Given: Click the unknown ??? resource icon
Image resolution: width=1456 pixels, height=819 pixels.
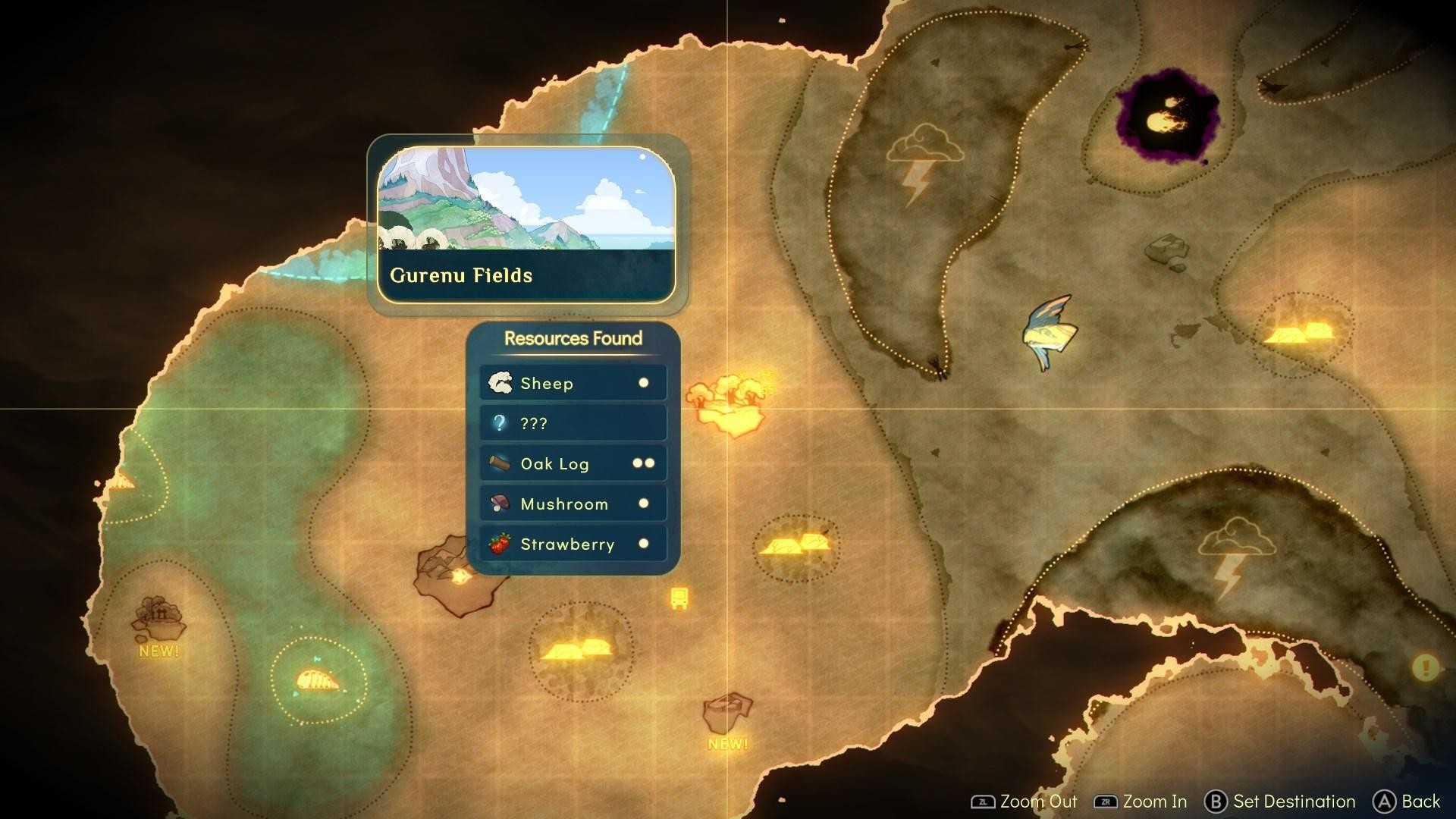Looking at the screenshot, I should (499, 423).
